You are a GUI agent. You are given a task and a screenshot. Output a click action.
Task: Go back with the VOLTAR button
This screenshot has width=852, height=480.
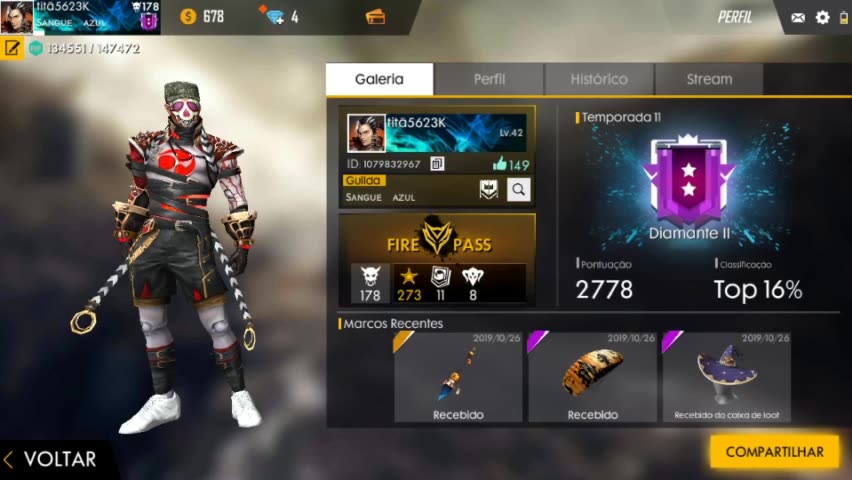click(52, 459)
